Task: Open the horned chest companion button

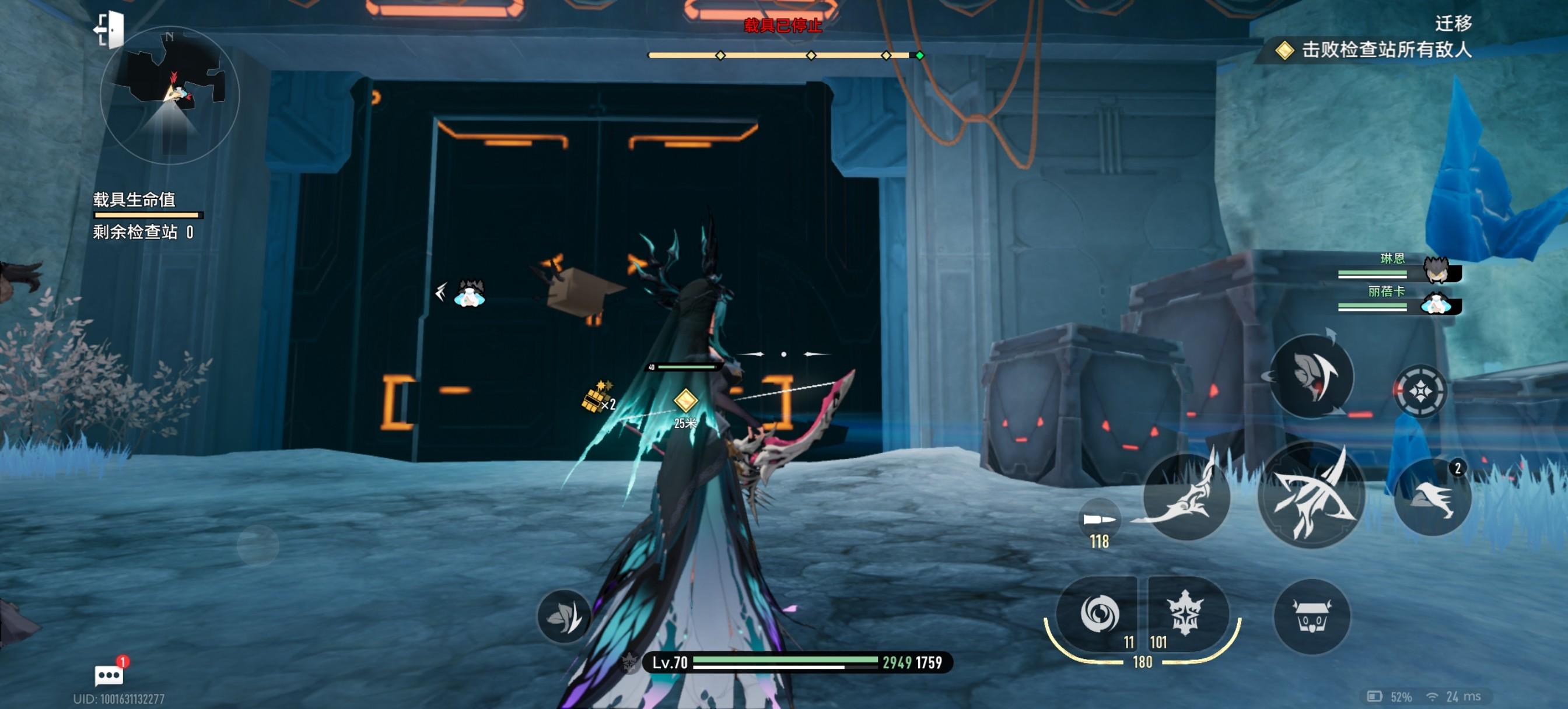Action: coord(1312,616)
